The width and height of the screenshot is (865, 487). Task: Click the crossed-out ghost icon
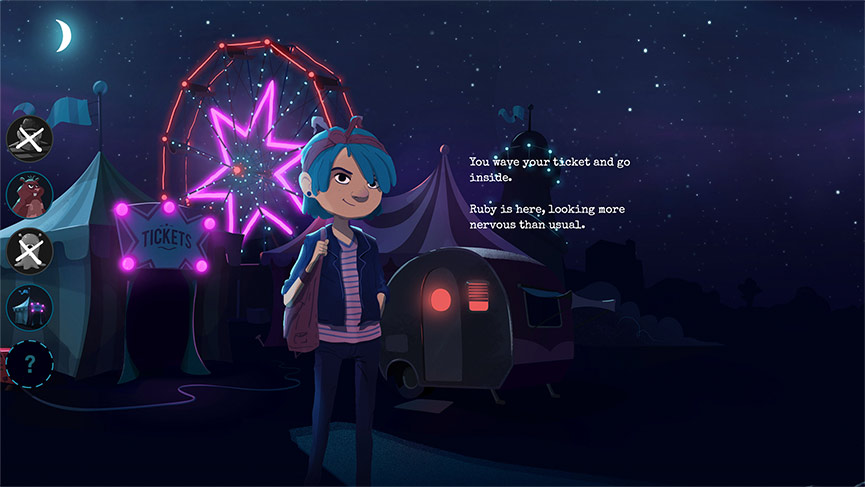pyautogui.click(x=29, y=250)
